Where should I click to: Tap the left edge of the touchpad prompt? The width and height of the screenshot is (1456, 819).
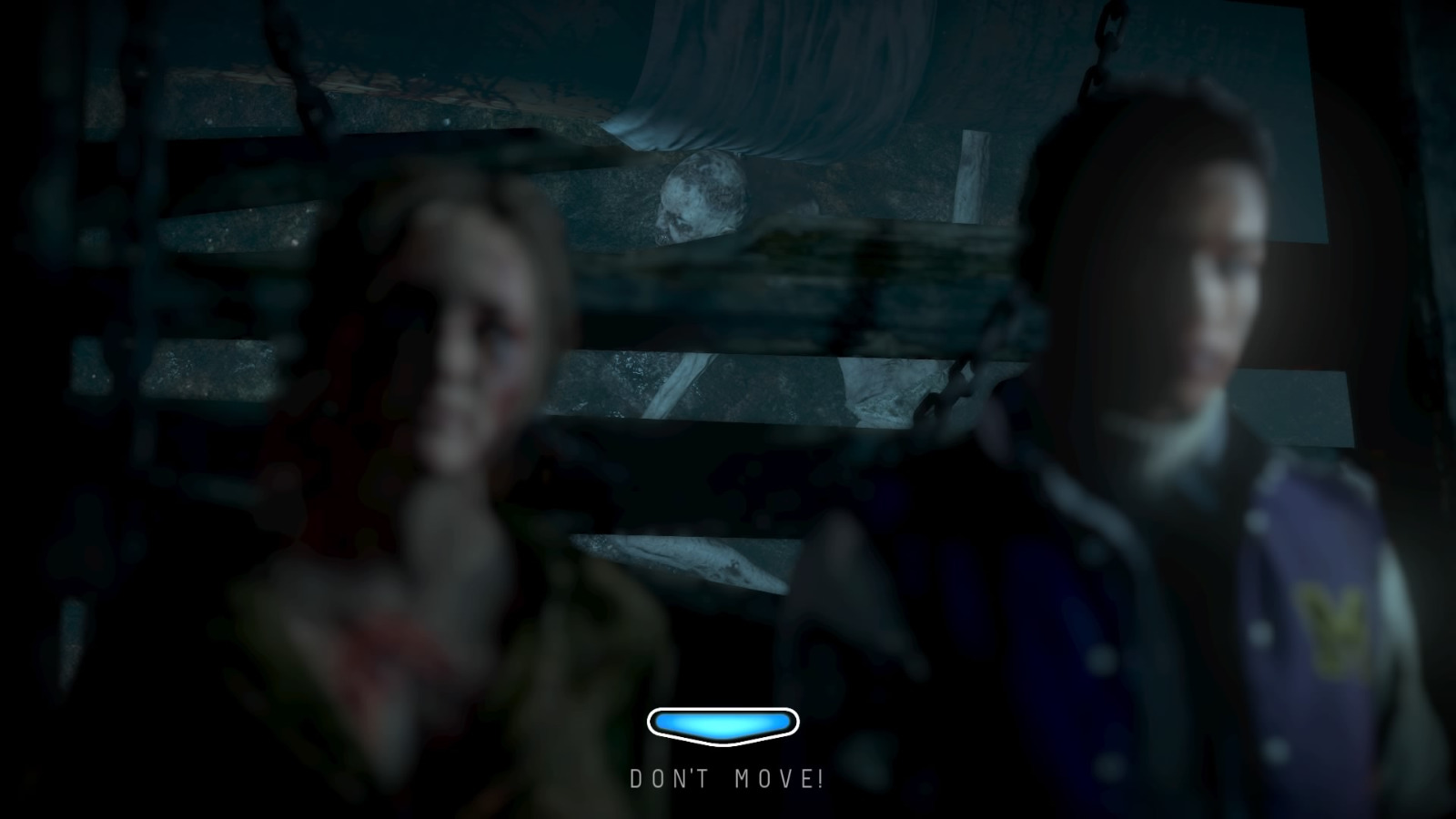pos(655,723)
